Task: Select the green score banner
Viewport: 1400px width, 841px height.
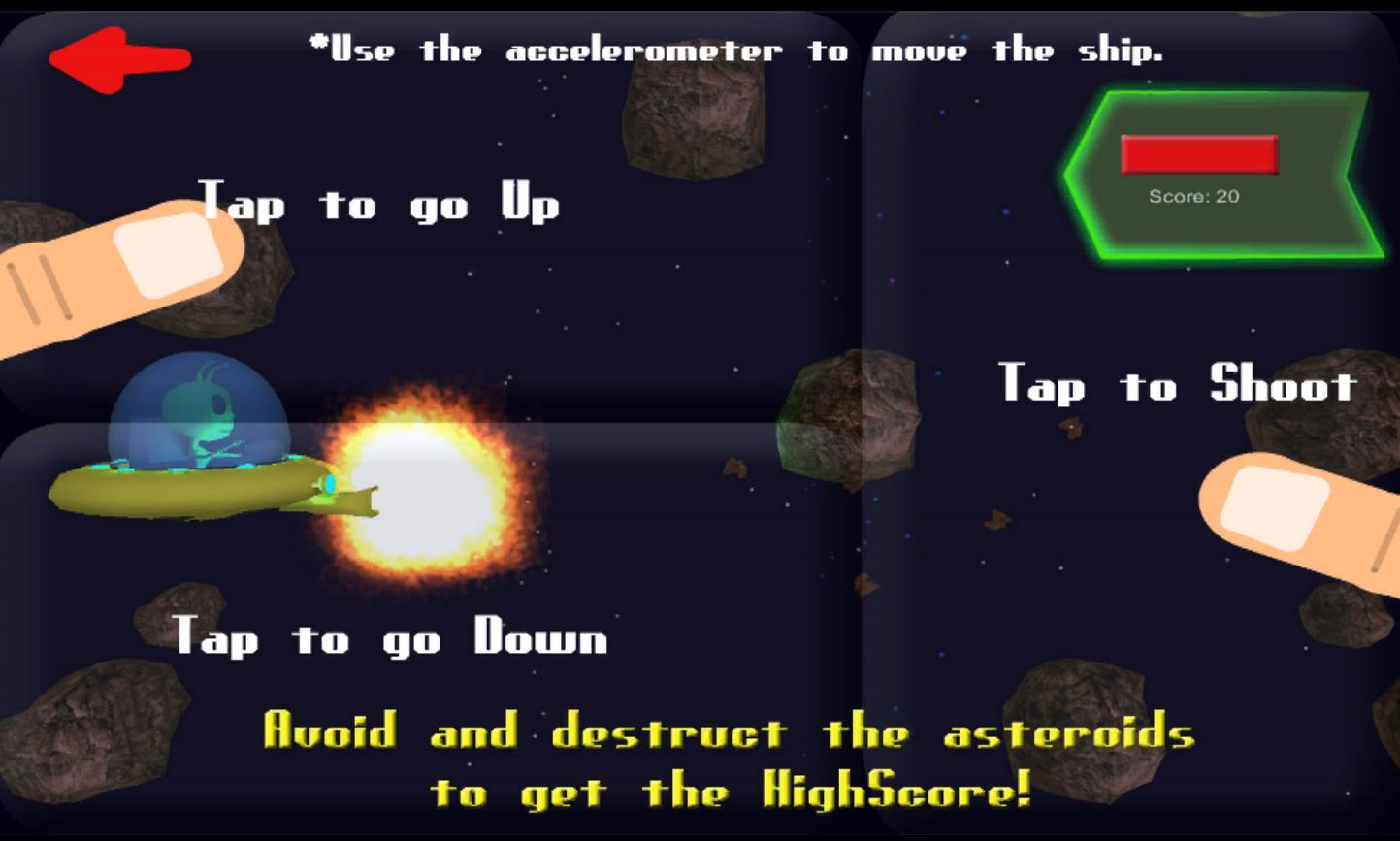Action: point(1218,175)
